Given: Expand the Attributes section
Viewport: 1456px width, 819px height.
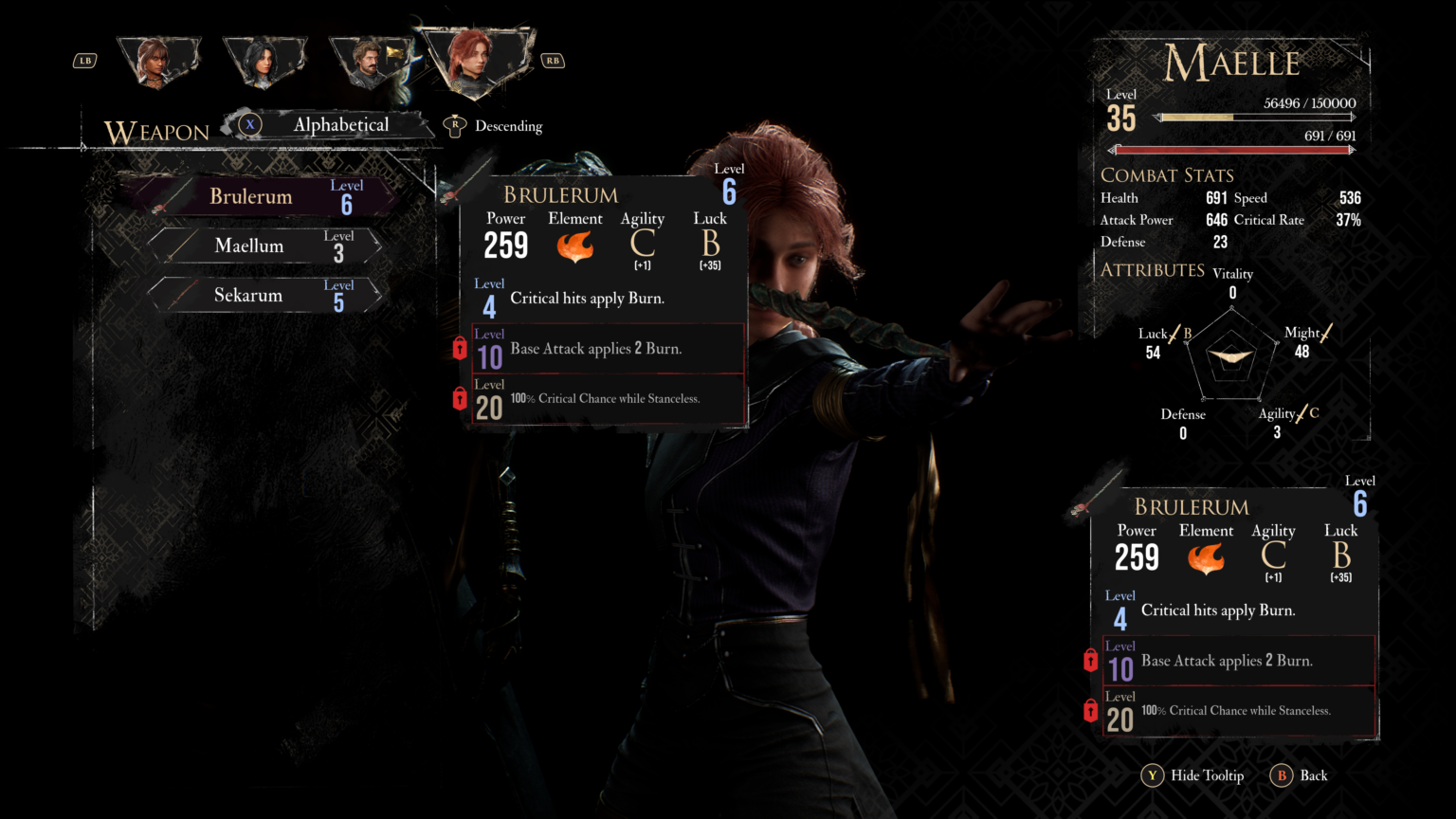Looking at the screenshot, I should [1153, 269].
